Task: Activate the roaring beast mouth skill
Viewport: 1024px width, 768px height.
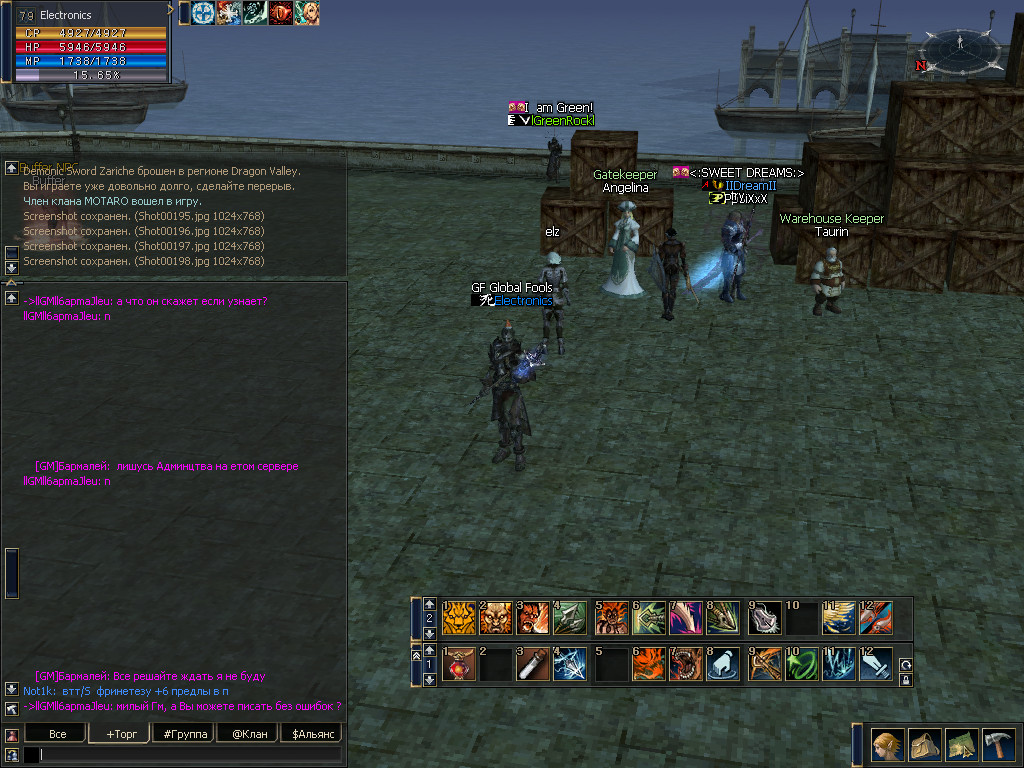Action: pyautogui.click(x=687, y=665)
